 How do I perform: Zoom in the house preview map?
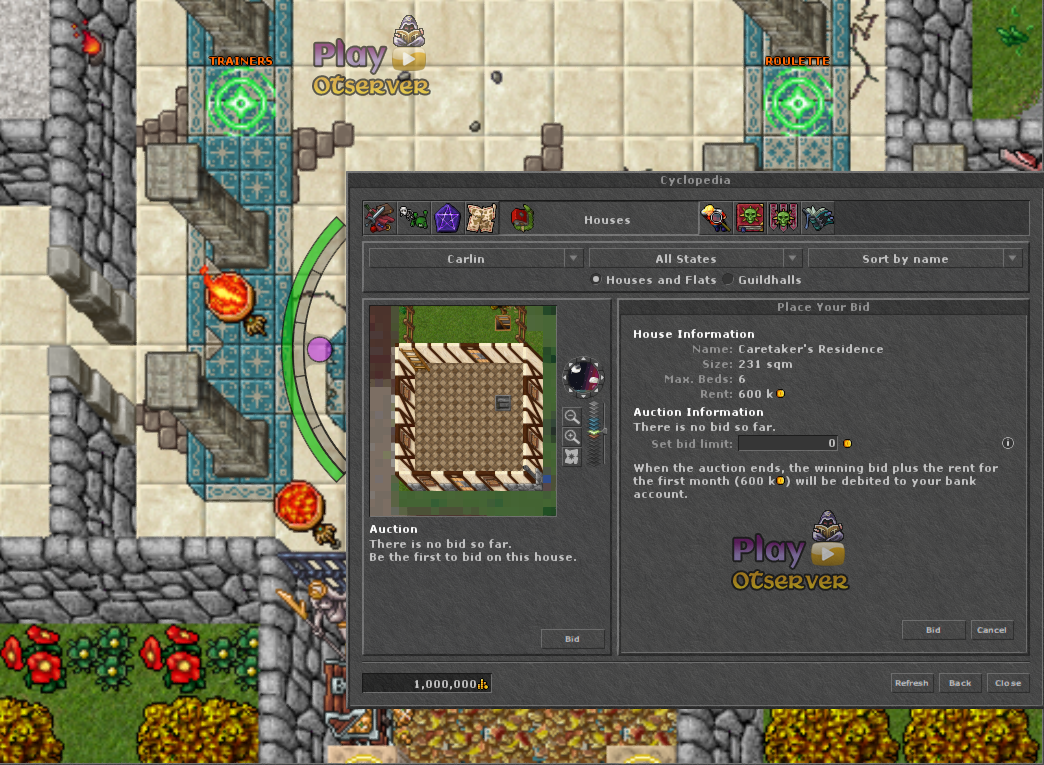572,437
